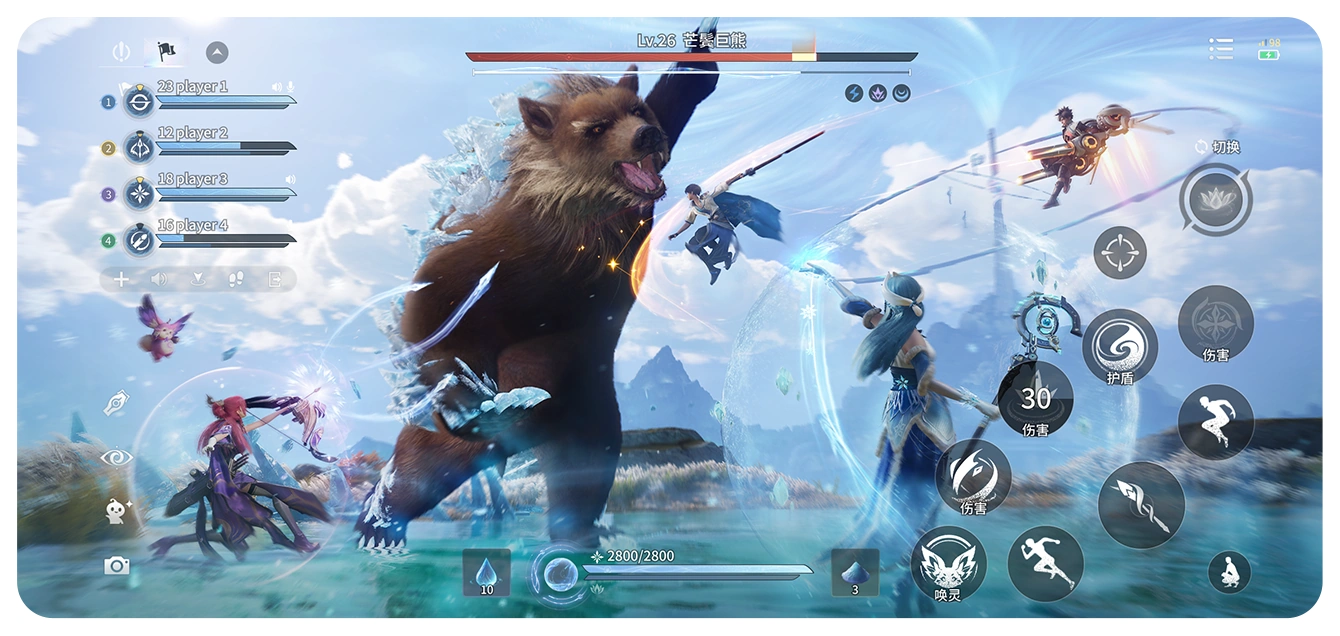Trigger the crouch button

coord(1229,573)
